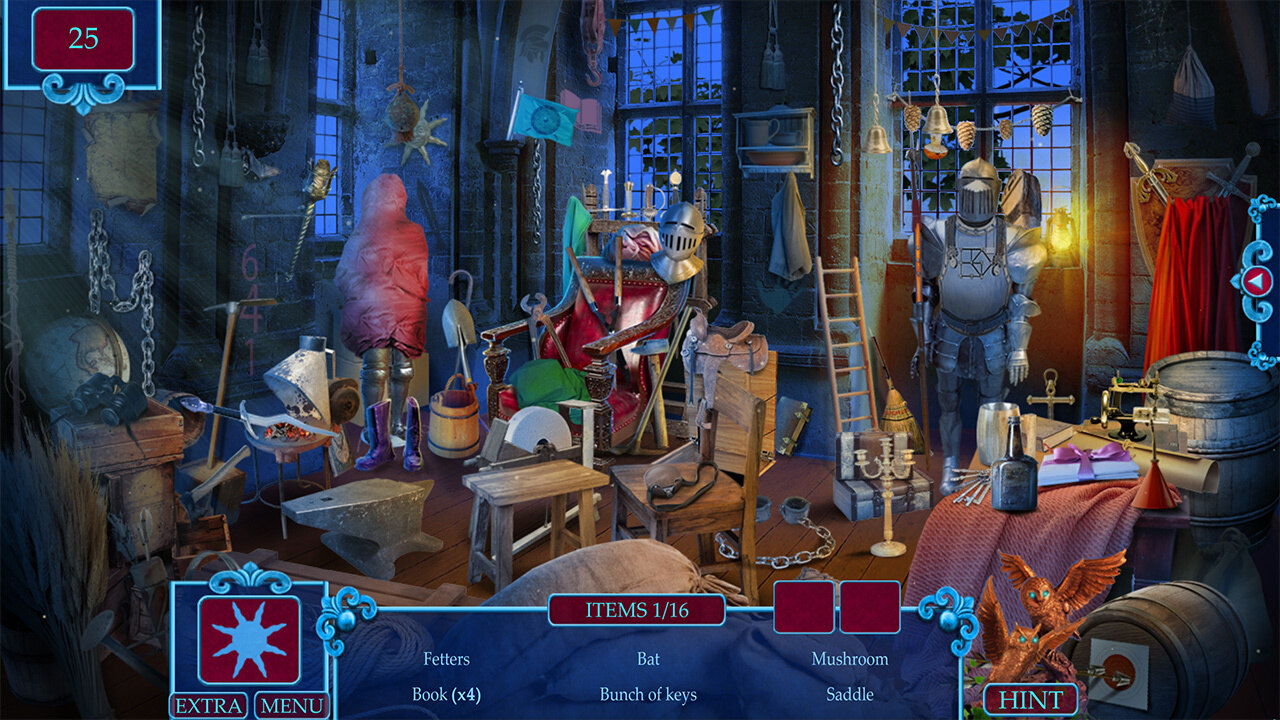The height and width of the screenshot is (720, 1280).
Task: Pick the Mushroom list entry
Action: (849, 659)
